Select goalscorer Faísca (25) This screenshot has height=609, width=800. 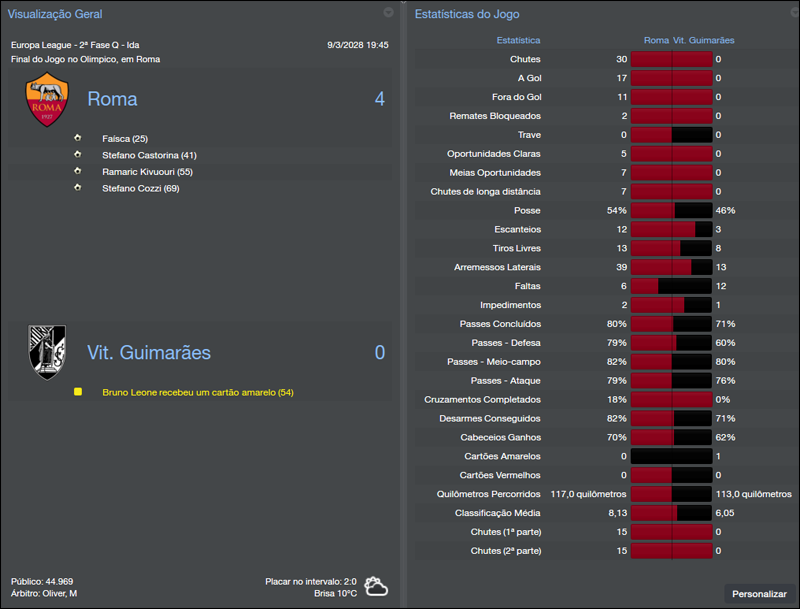point(124,139)
